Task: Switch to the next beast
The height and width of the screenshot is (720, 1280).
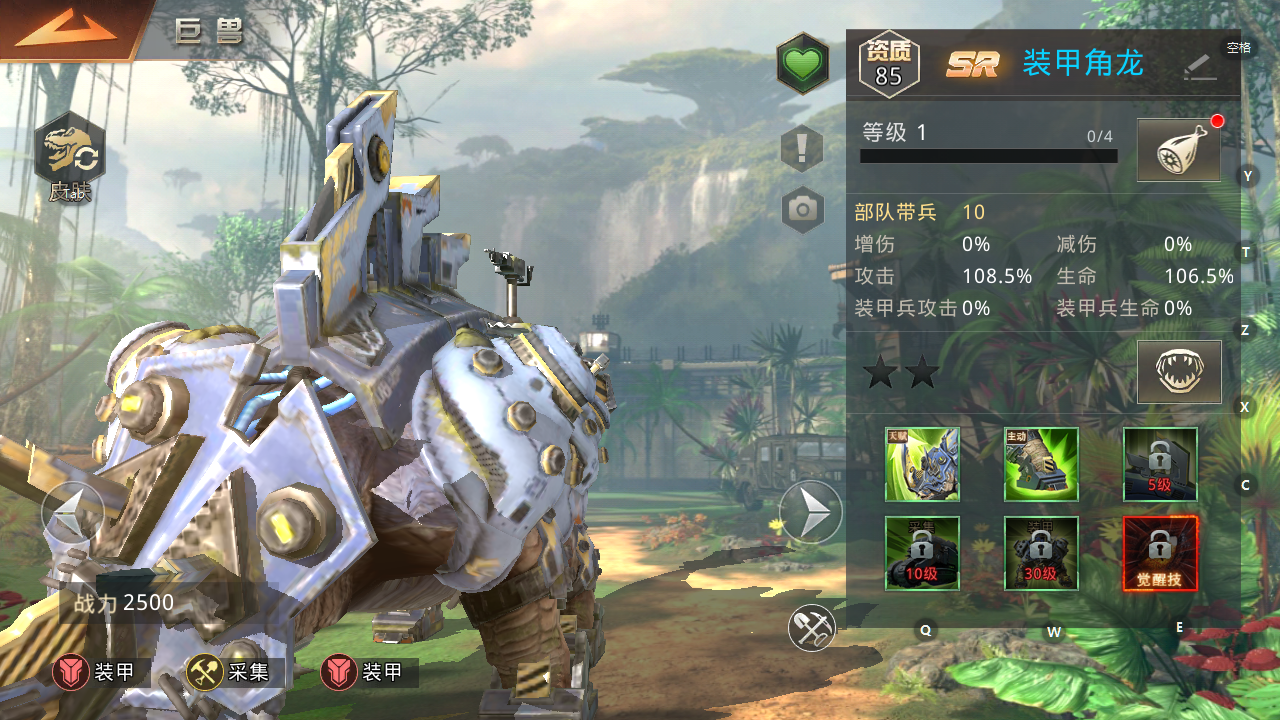Action: [x=810, y=513]
